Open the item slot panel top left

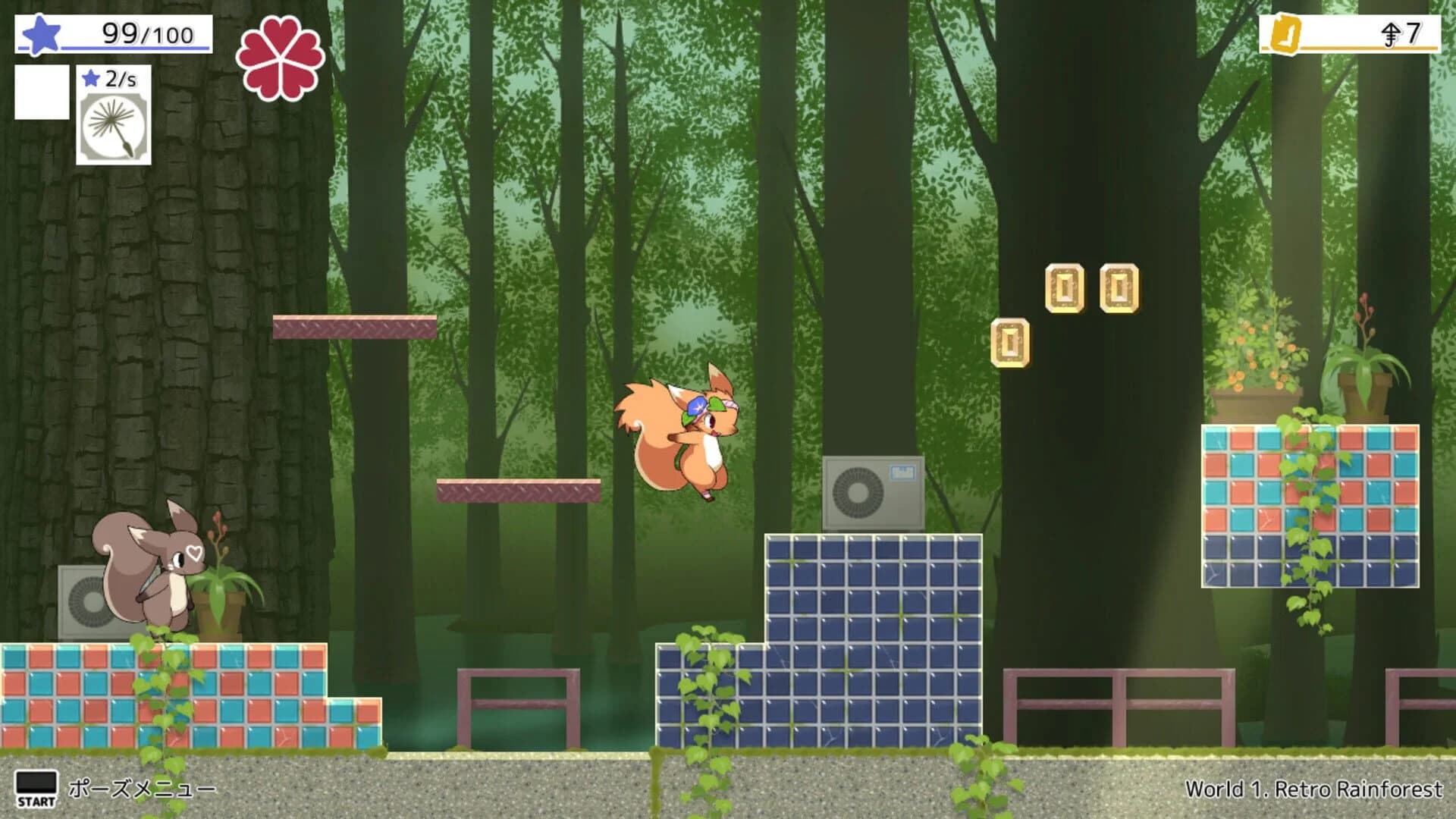tap(42, 91)
